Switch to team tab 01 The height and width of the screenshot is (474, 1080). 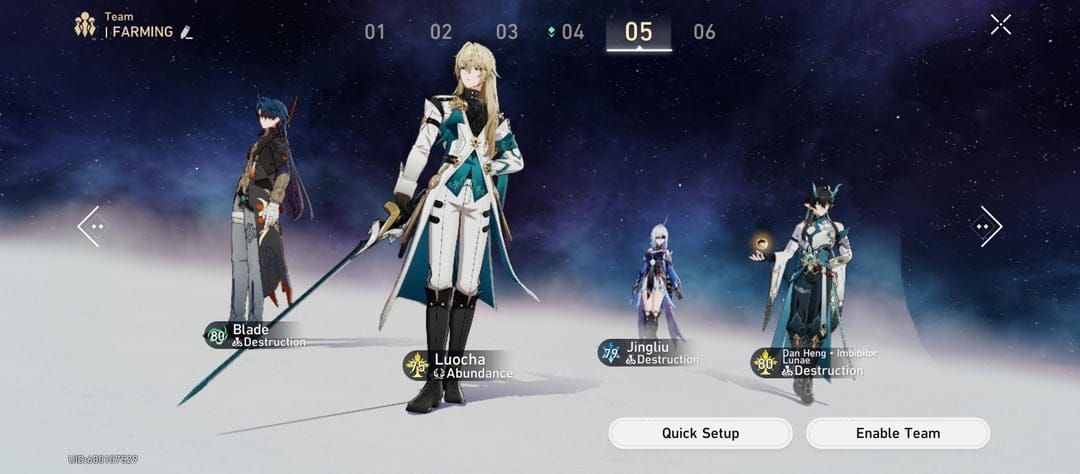click(x=375, y=32)
